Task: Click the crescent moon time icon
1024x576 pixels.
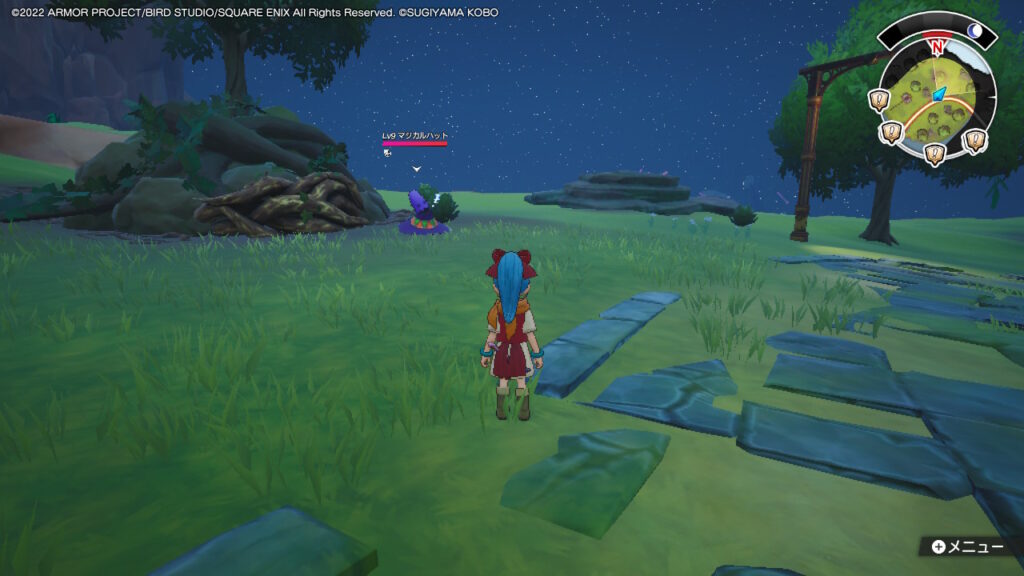Action: 975,31
